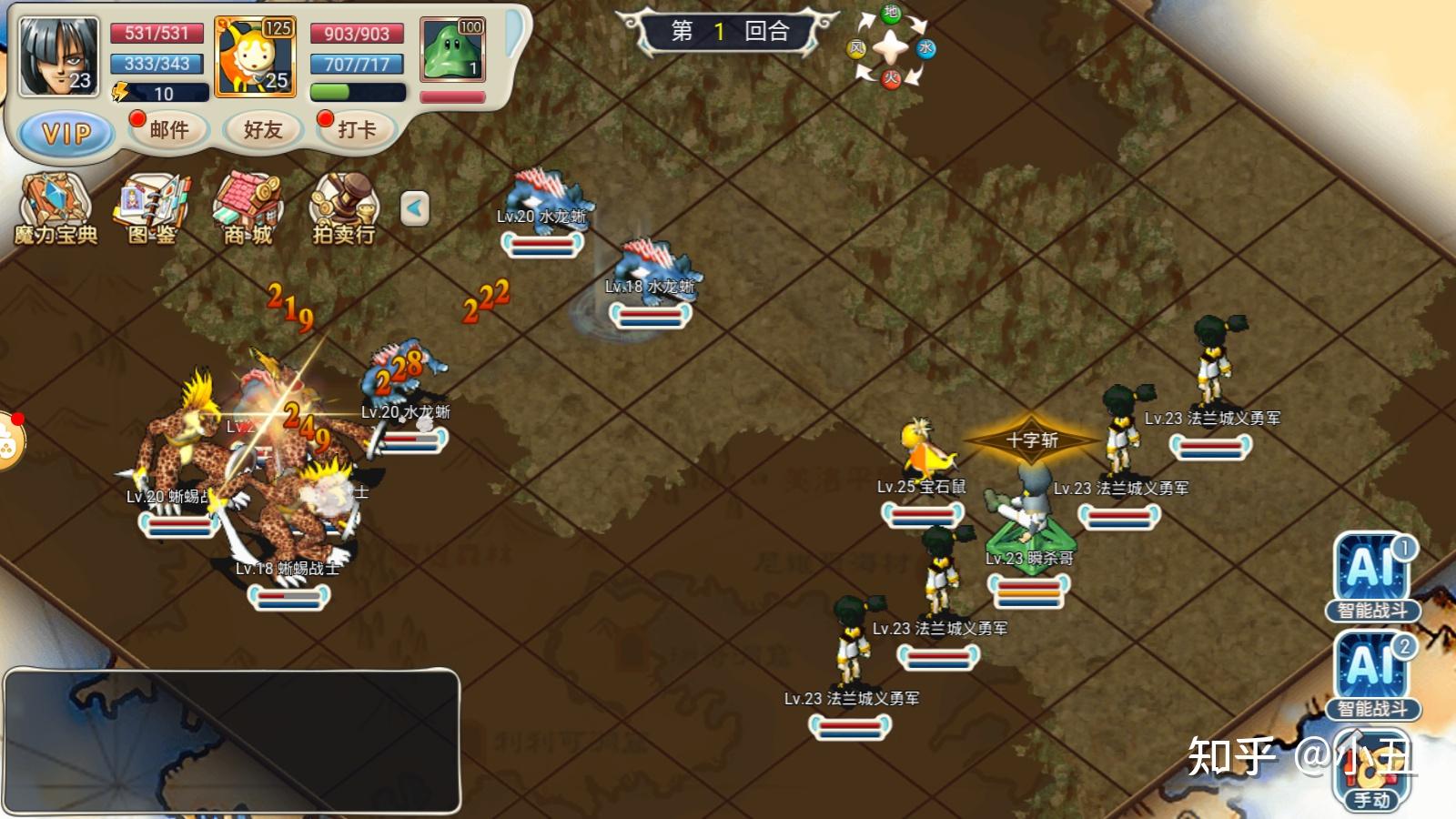Open the 好友 friends list
The width and height of the screenshot is (1456, 819).
click(263, 130)
